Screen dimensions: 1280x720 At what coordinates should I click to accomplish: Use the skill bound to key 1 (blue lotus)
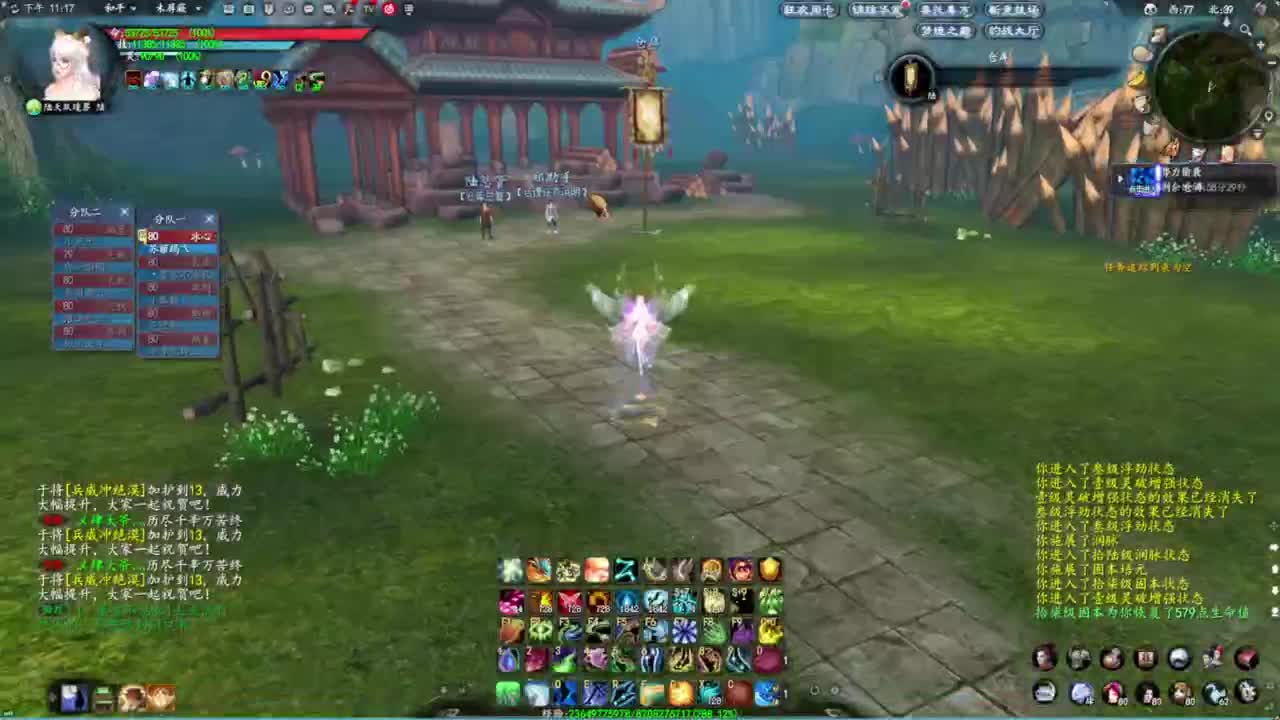click(509, 660)
